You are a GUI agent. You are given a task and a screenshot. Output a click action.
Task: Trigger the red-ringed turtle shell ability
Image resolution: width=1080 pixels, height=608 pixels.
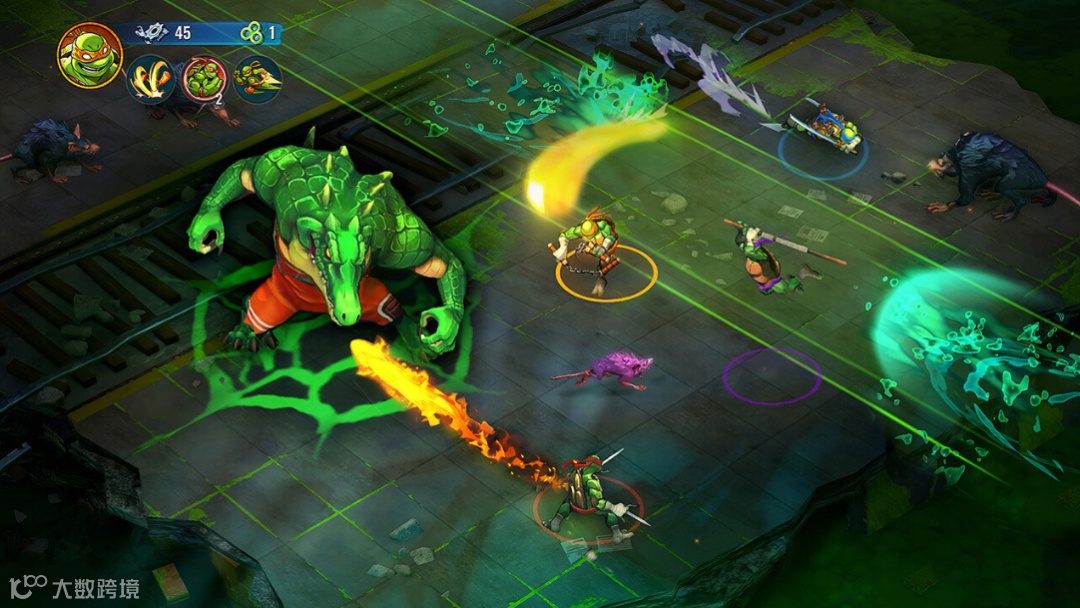(205, 80)
